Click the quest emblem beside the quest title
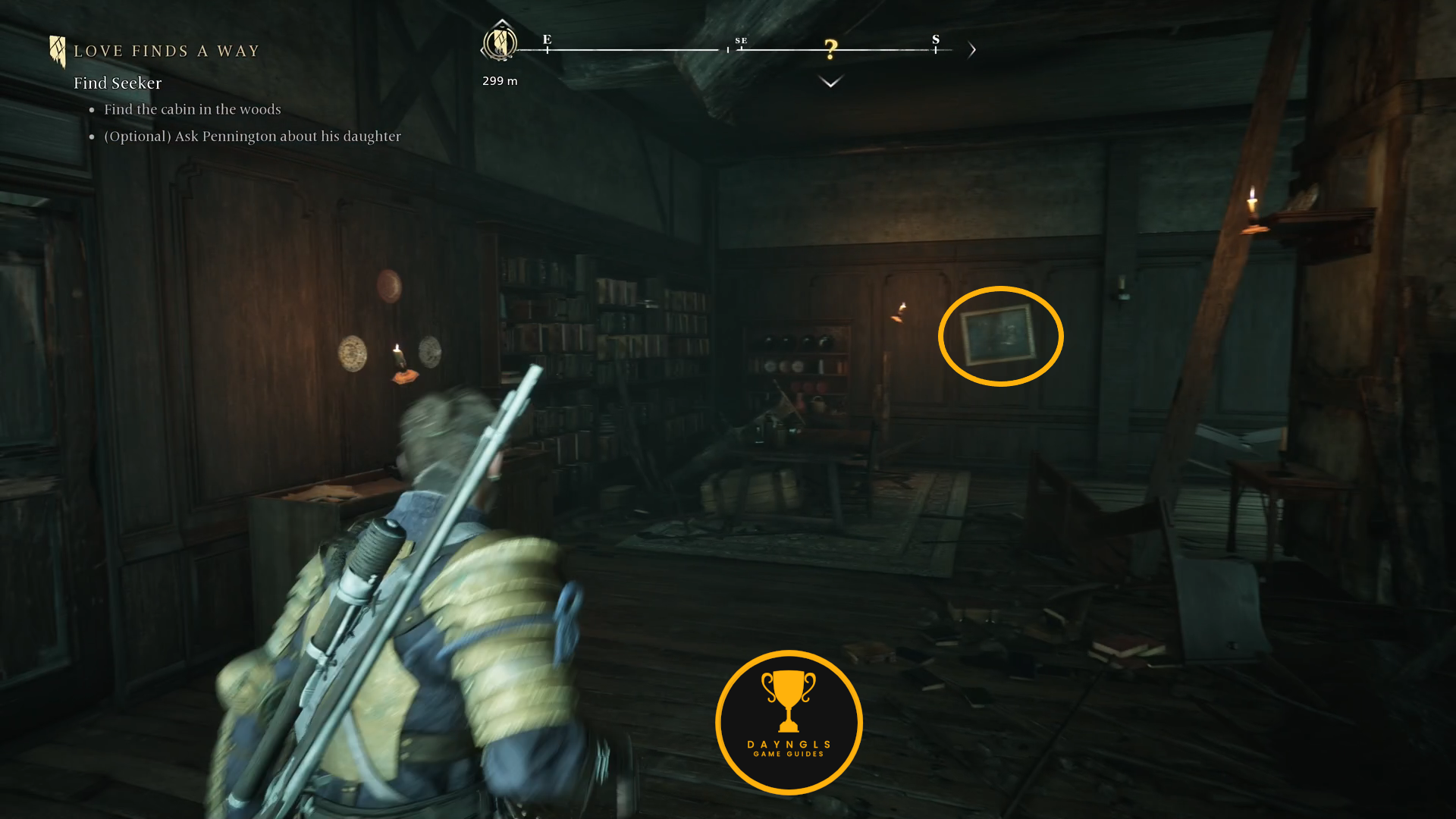 click(x=57, y=52)
